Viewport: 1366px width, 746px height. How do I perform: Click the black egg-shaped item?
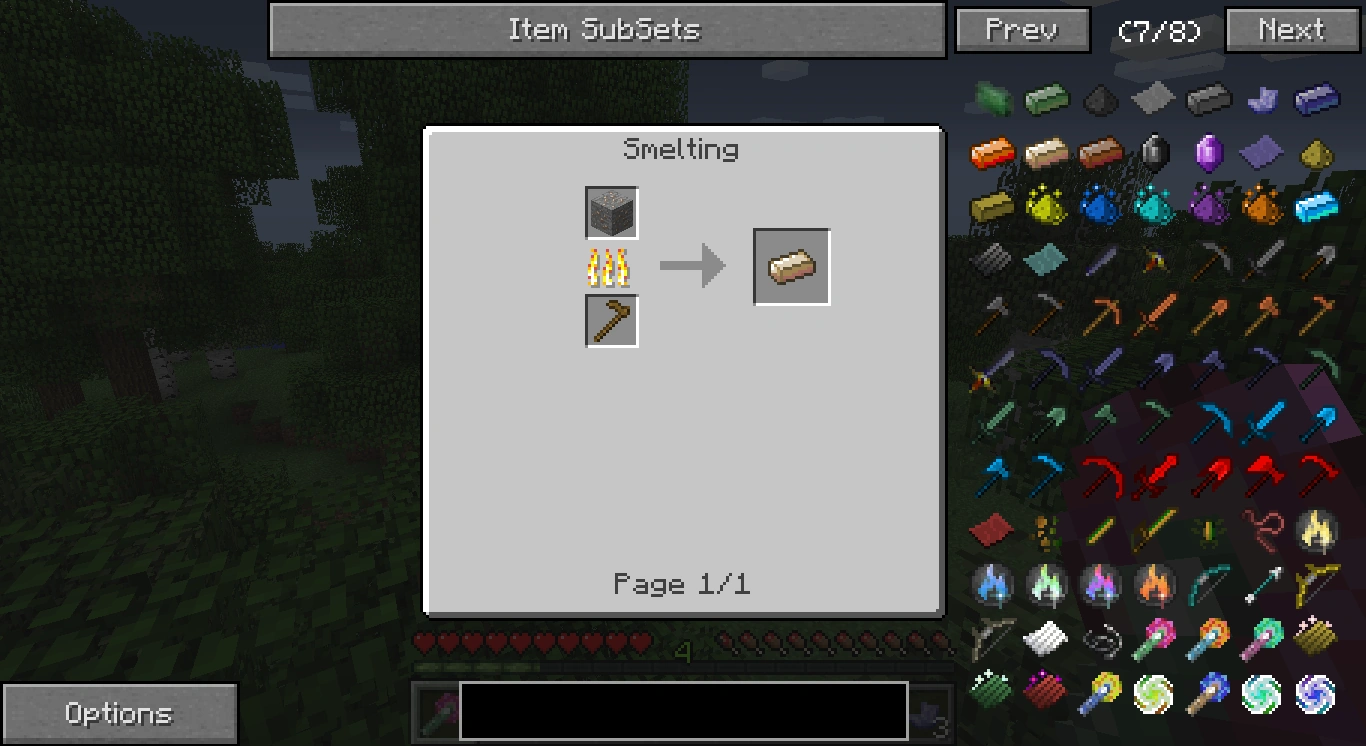coord(1154,151)
